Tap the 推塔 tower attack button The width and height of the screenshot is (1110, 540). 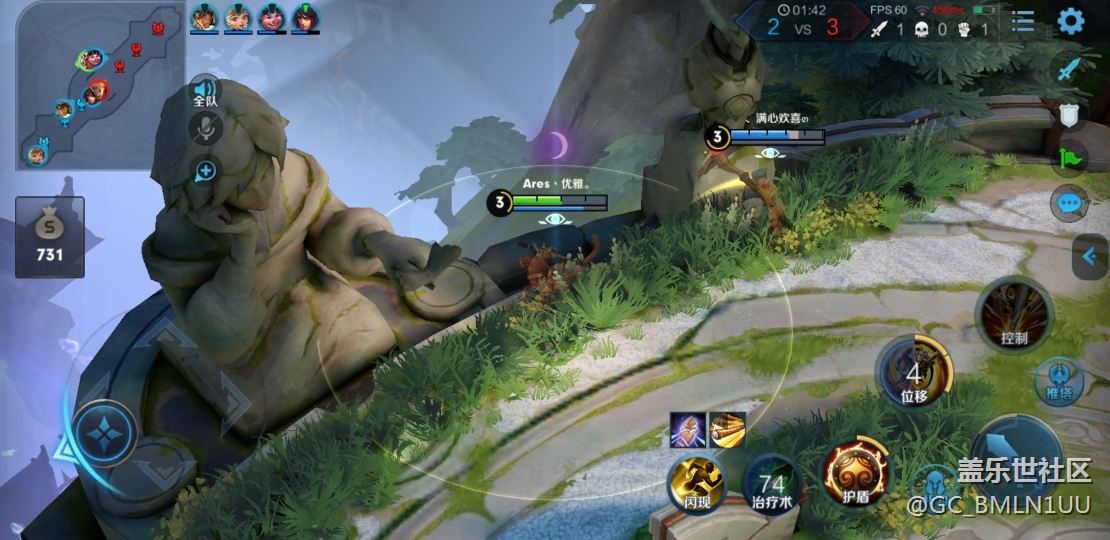[1059, 381]
